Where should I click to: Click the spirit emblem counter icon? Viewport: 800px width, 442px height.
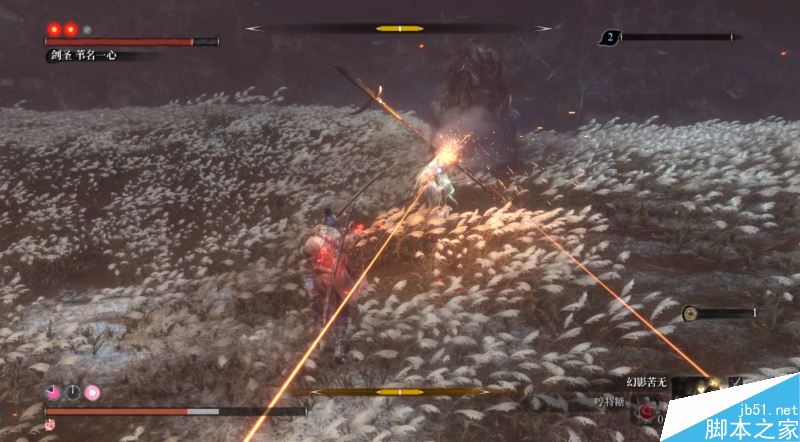(x=609, y=38)
